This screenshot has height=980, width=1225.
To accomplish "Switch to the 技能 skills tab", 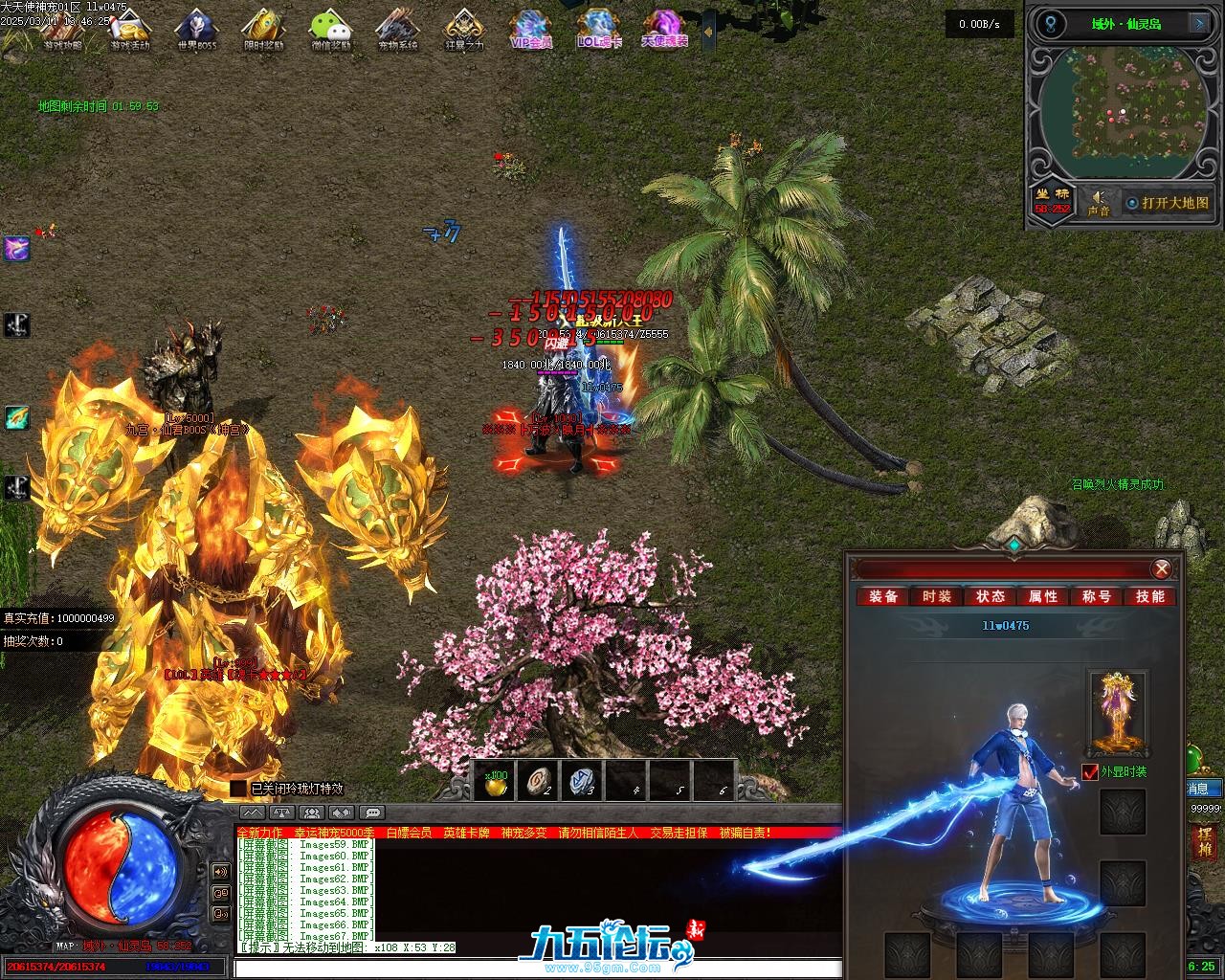I will (x=1149, y=596).
